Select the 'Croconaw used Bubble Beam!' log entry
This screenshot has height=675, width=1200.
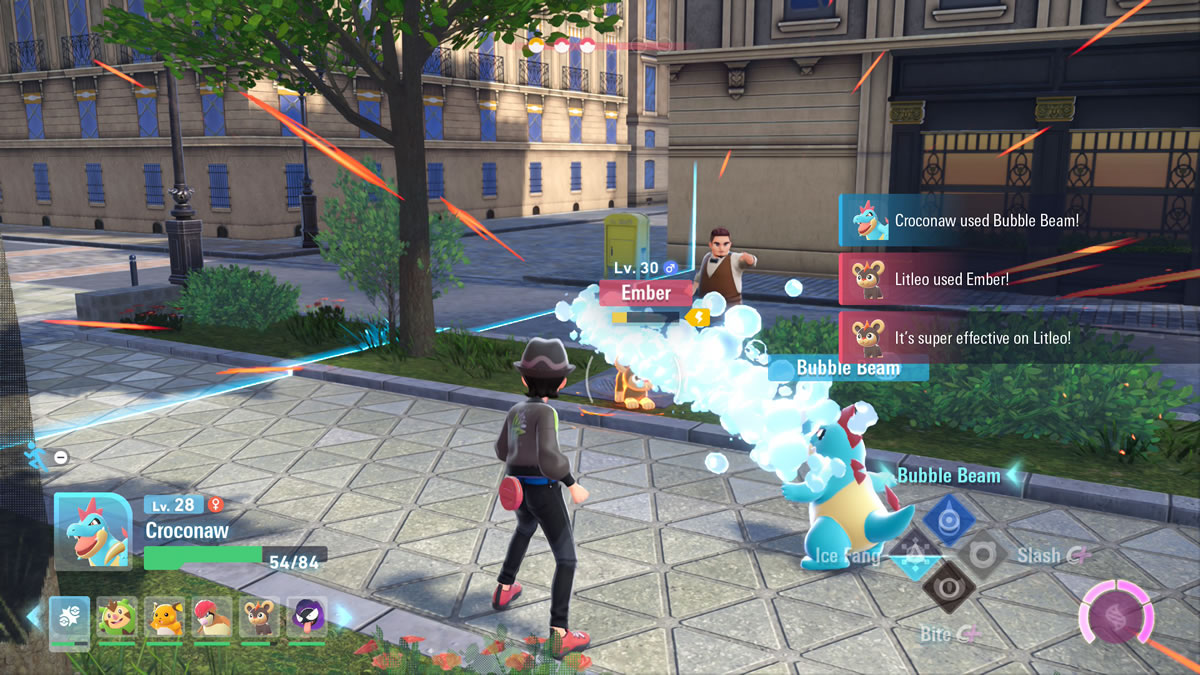point(1018,220)
